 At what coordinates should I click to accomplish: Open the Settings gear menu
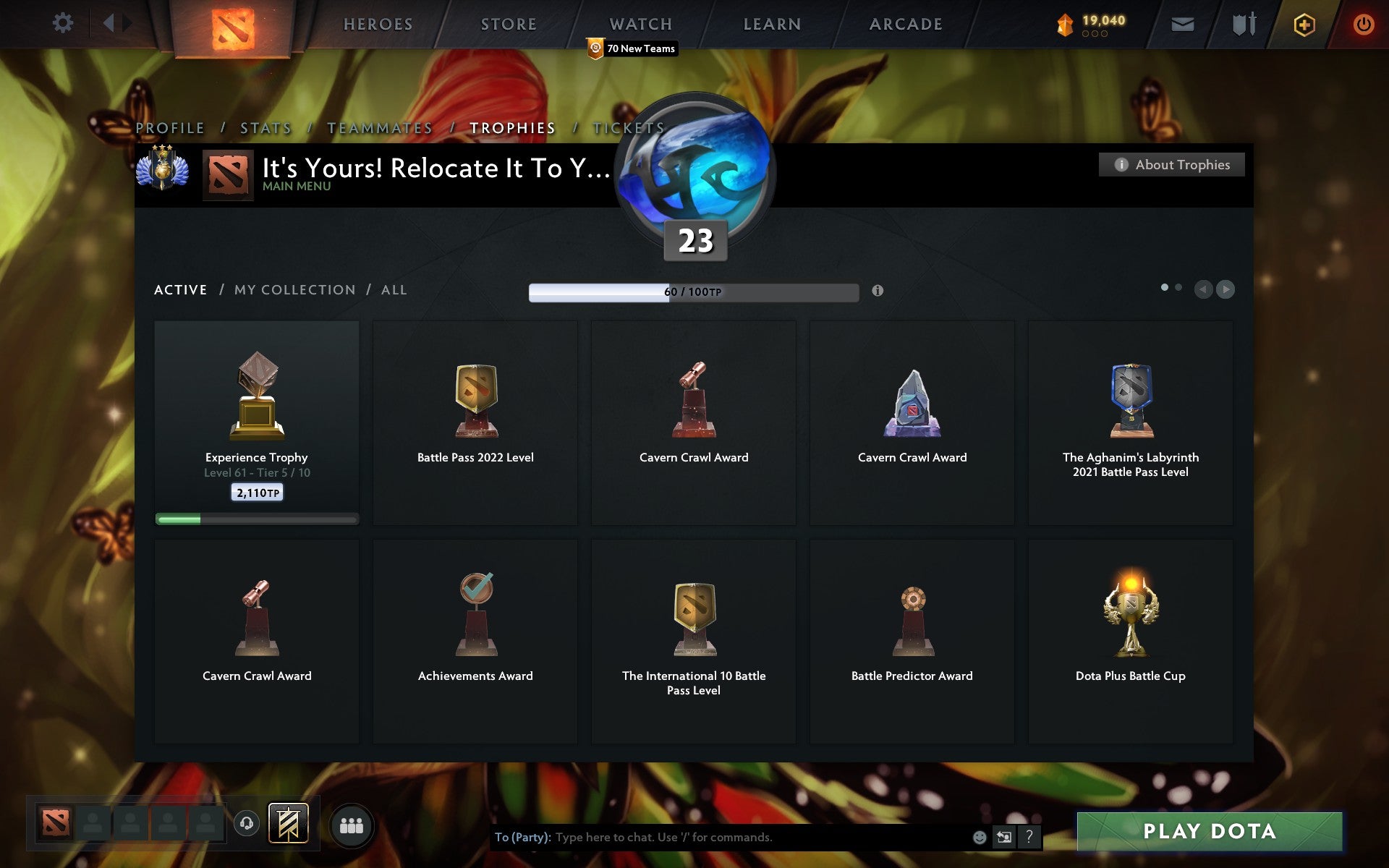(63, 23)
